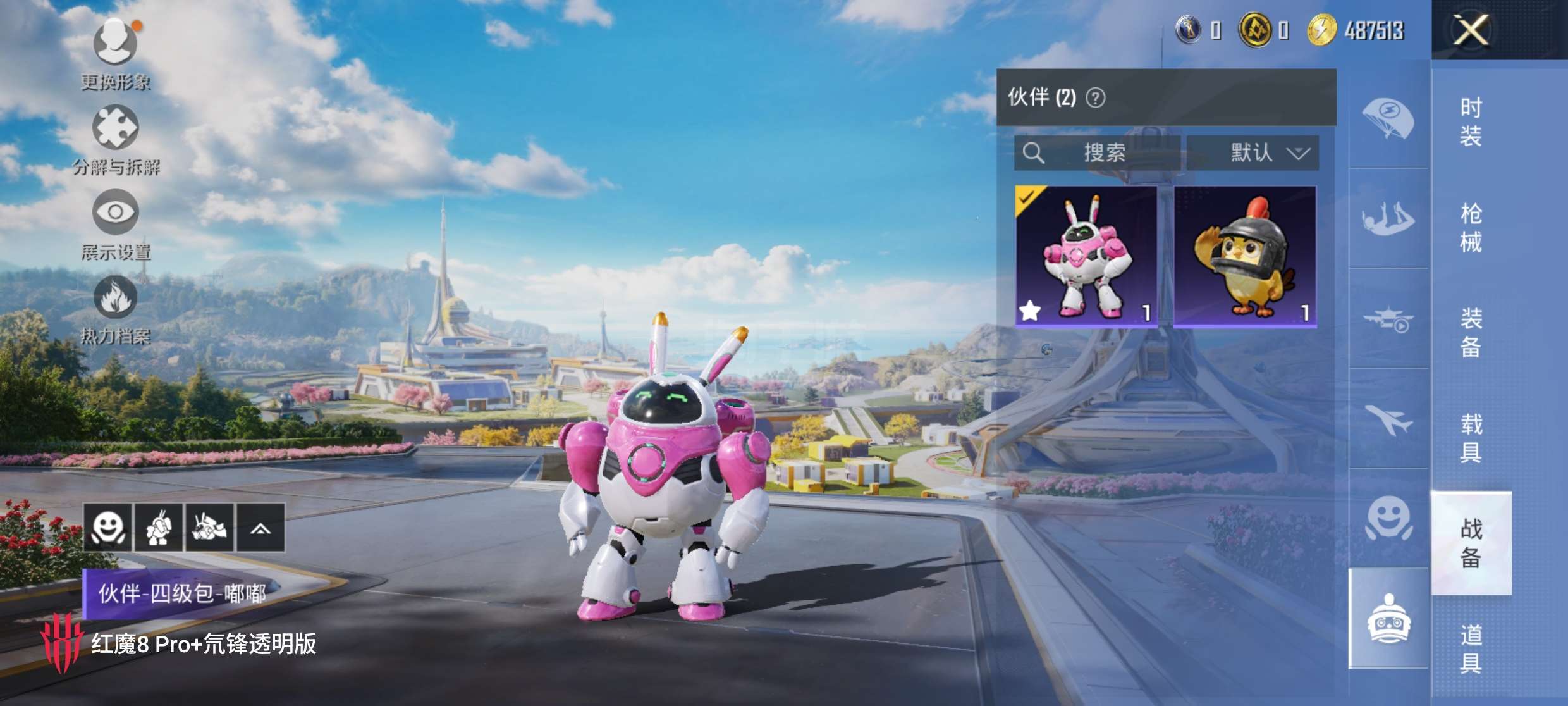Choose the airplane subcategory icon

click(1388, 419)
